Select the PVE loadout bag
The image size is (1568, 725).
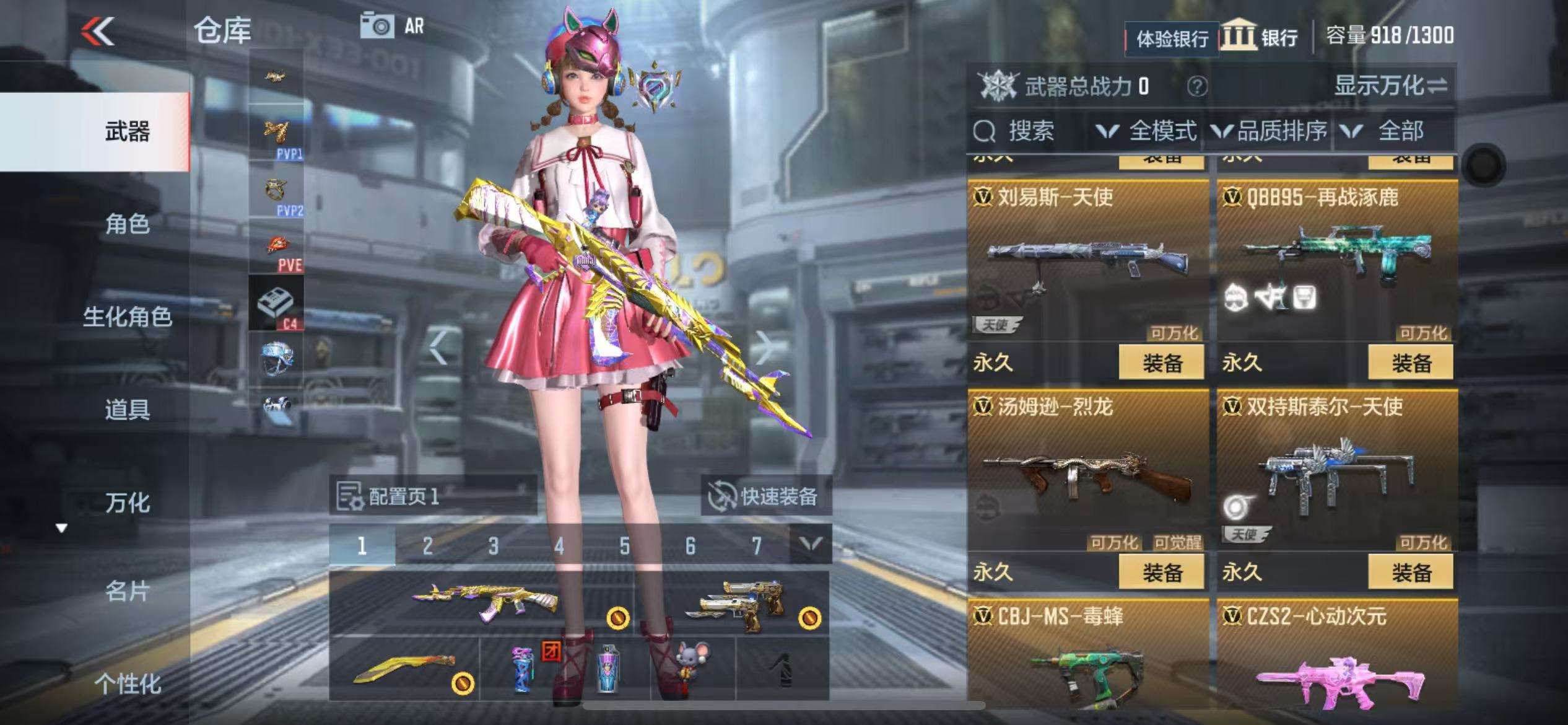pos(276,248)
